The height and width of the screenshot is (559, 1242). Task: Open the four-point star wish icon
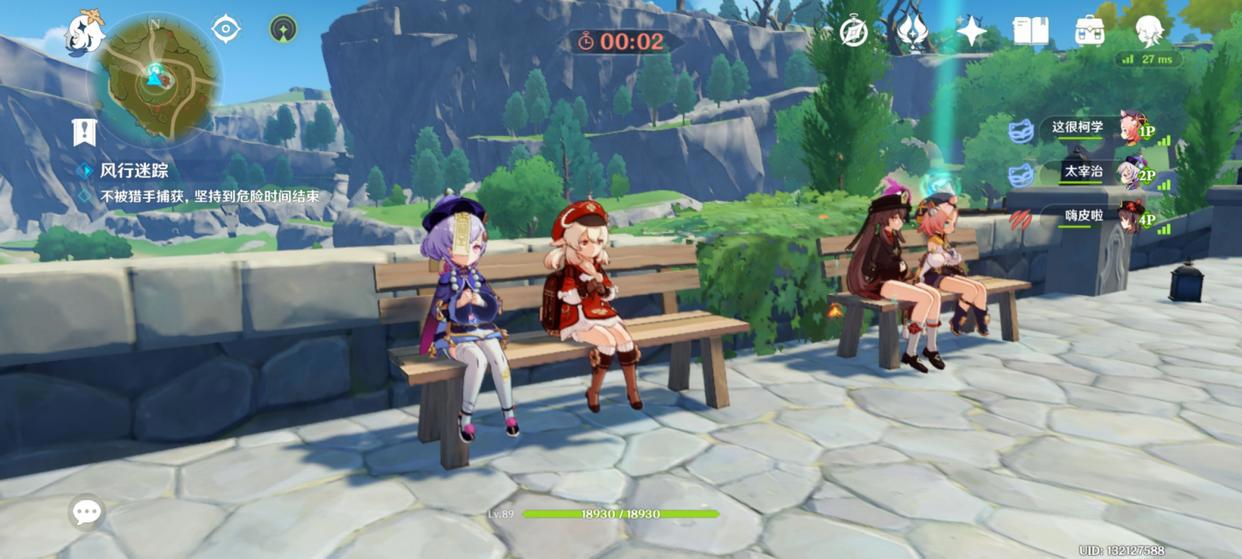pos(971,32)
